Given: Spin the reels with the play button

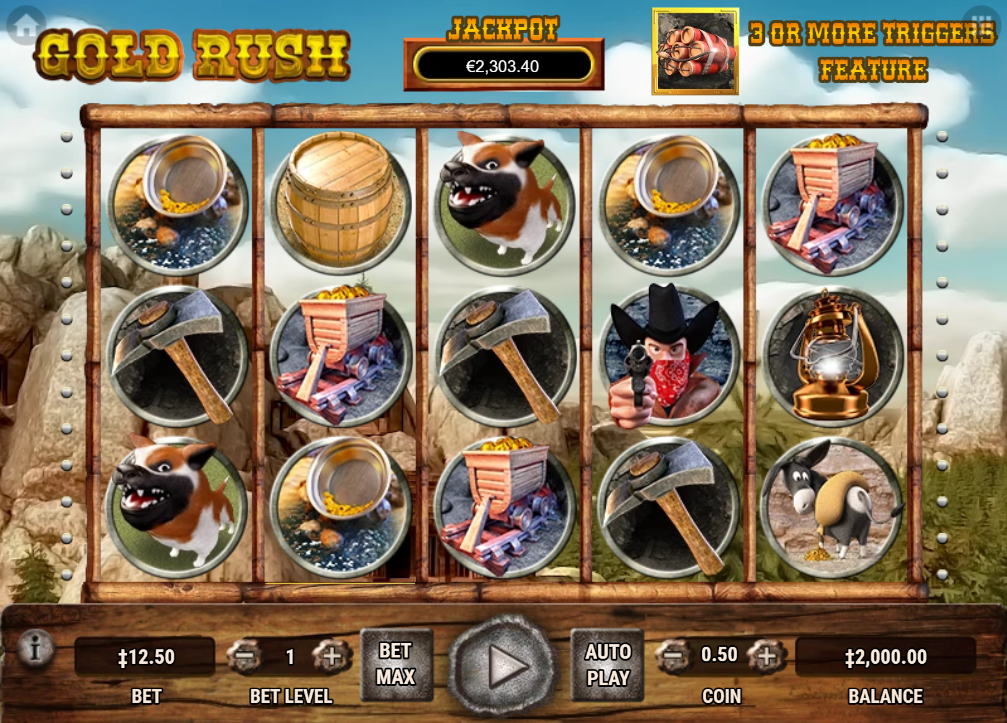Looking at the screenshot, I should [x=501, y=666].
